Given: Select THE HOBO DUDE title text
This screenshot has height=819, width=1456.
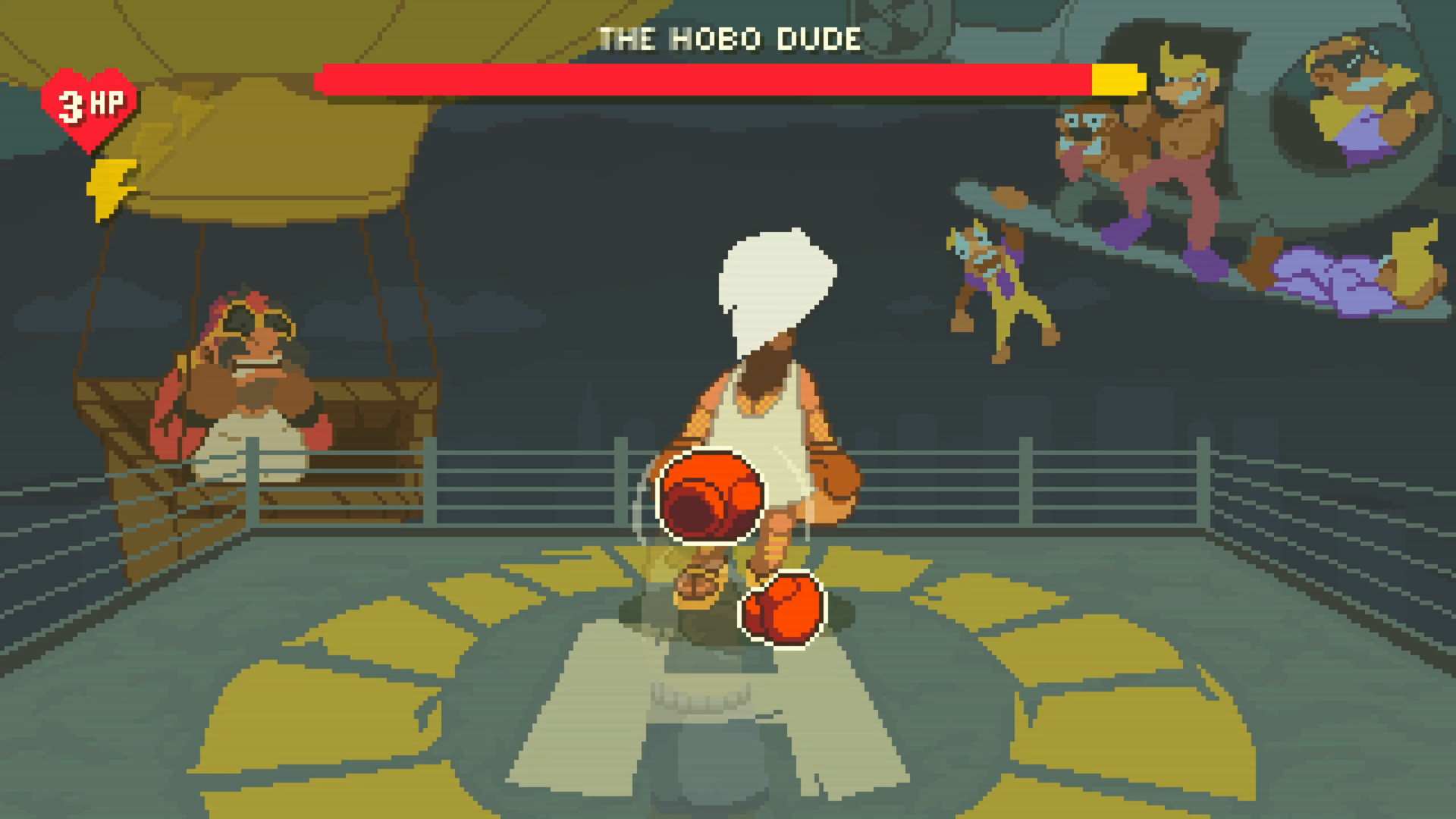Looking at the screenshot, I should [728, 38].
